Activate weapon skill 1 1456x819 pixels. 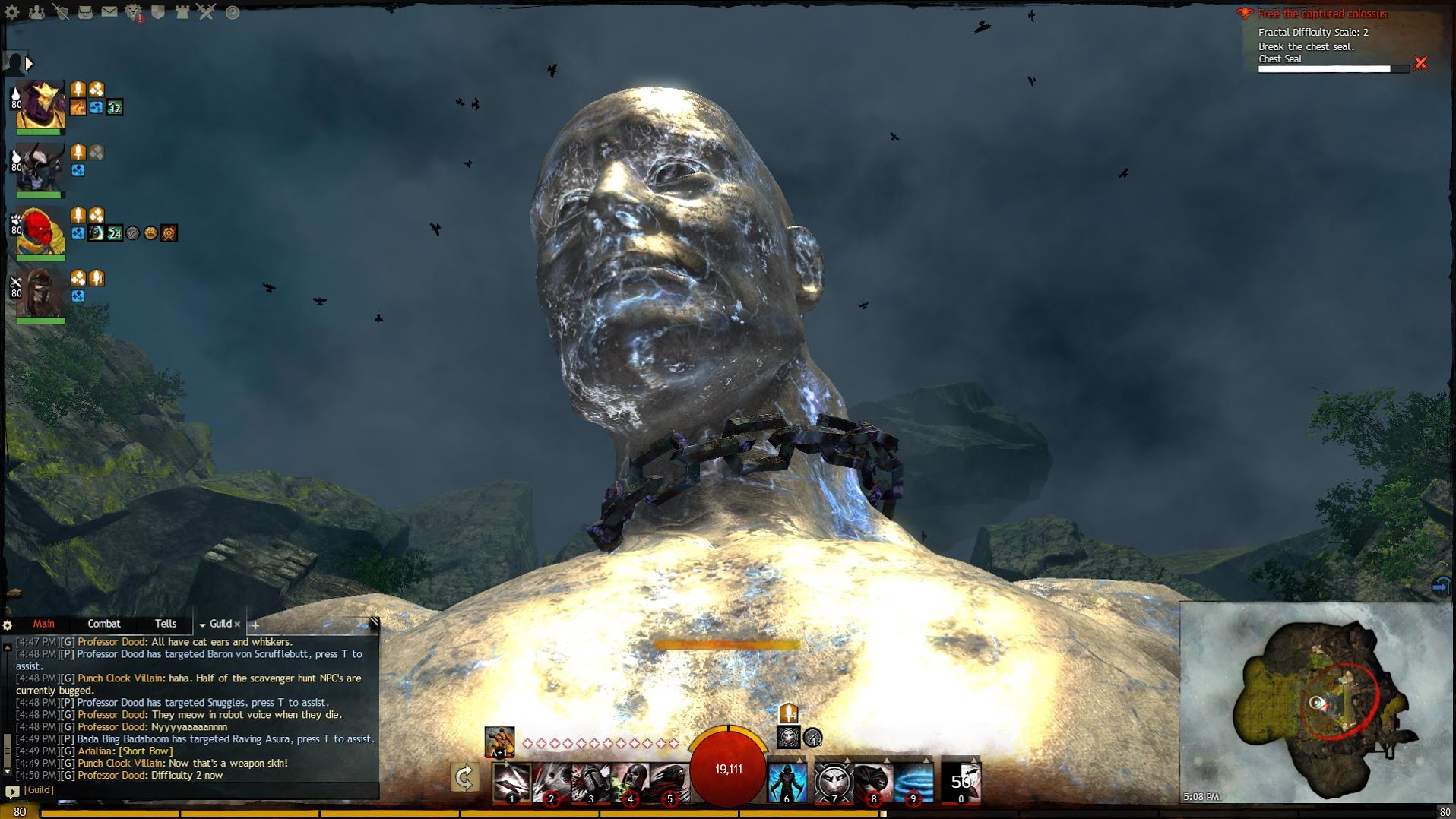(511, 783)
